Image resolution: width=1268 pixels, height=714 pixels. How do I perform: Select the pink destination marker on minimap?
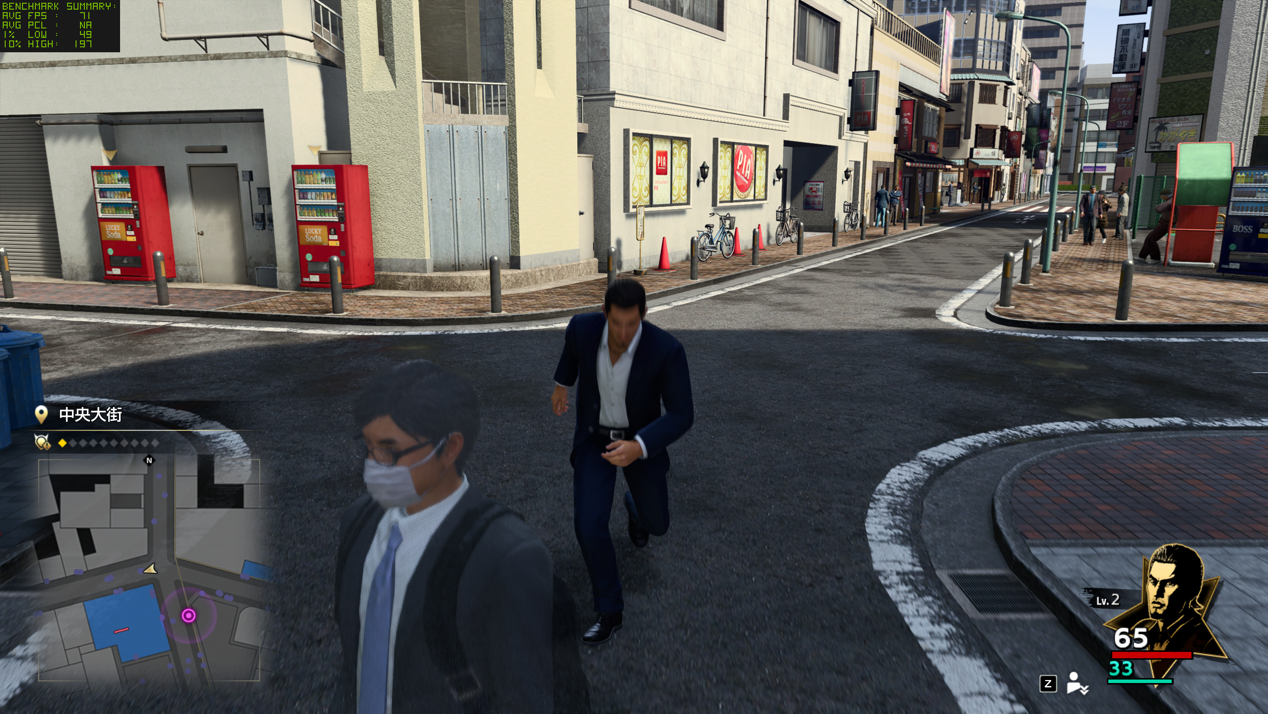(188, 616)
